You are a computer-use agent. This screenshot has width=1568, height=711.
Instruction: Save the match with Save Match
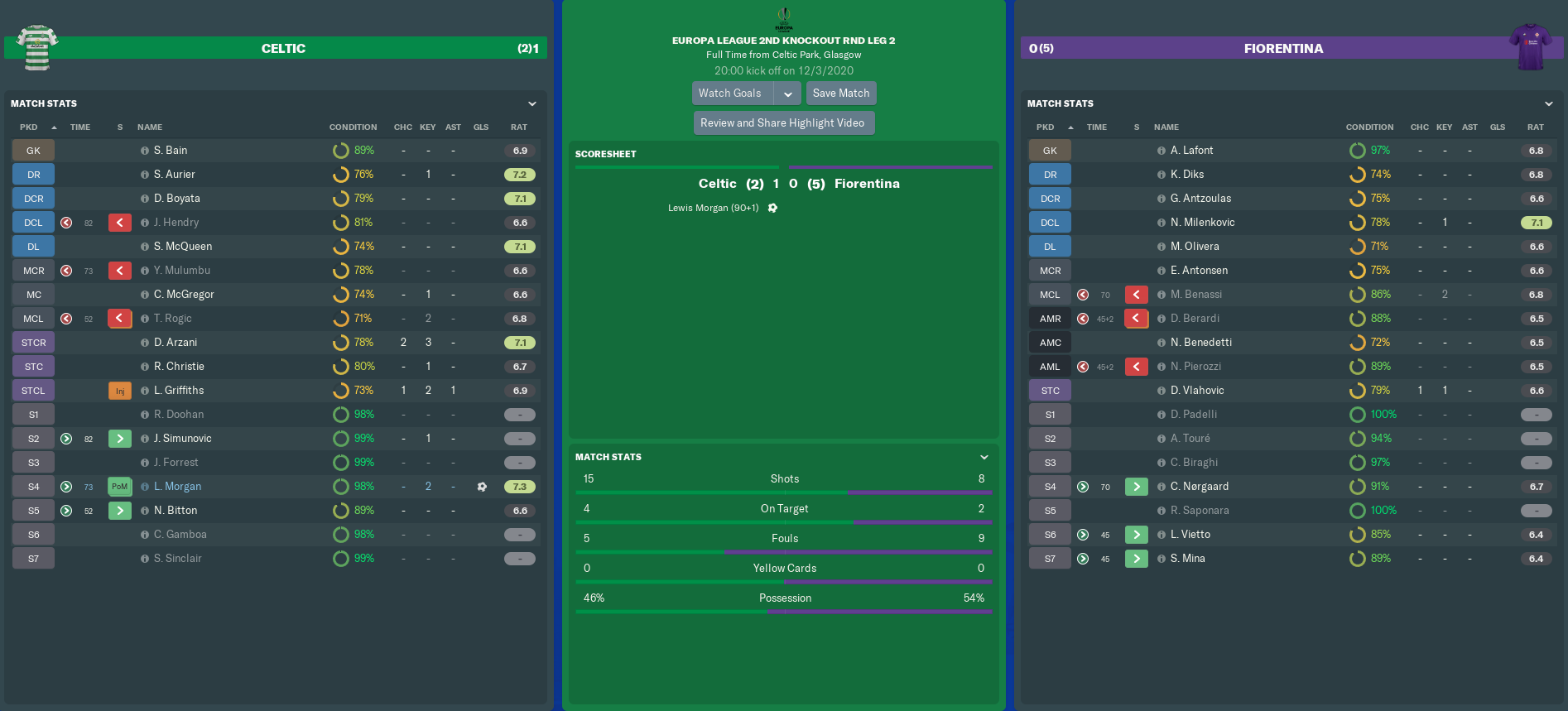tap(841, 94)
